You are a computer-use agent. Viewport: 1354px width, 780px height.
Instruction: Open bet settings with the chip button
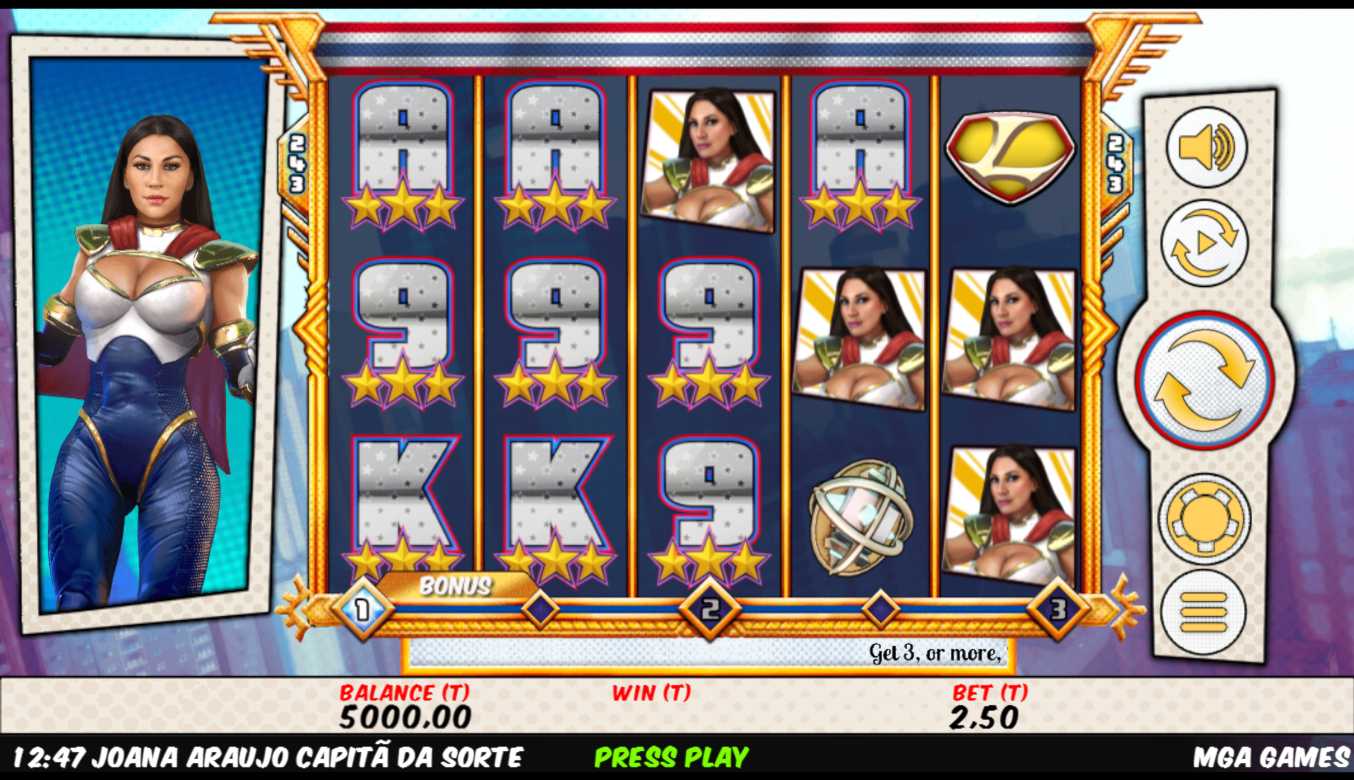click(1204, 518)
